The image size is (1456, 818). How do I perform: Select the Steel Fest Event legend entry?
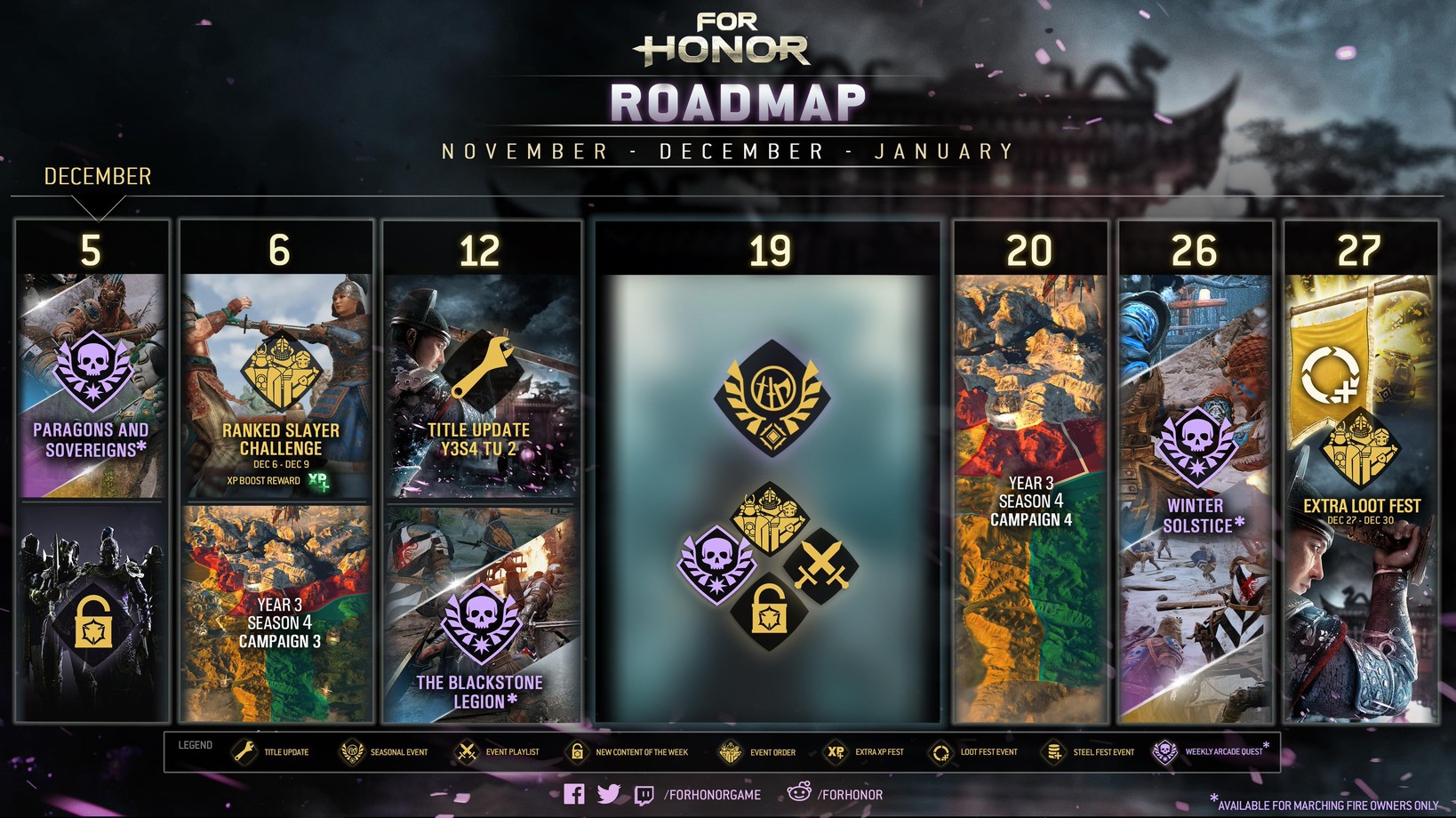[1090, 752]
